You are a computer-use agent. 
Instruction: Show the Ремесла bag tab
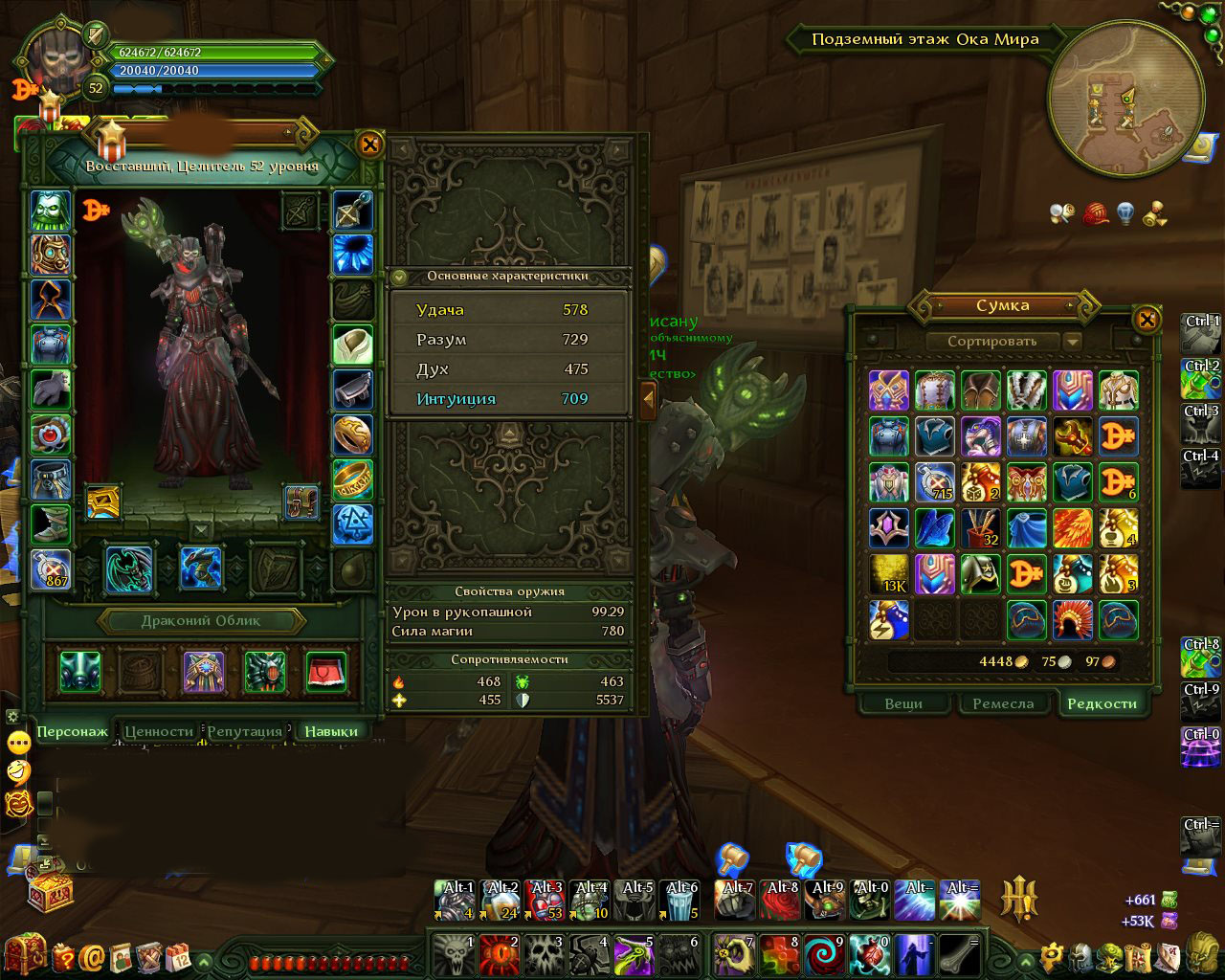[1003, 703]
